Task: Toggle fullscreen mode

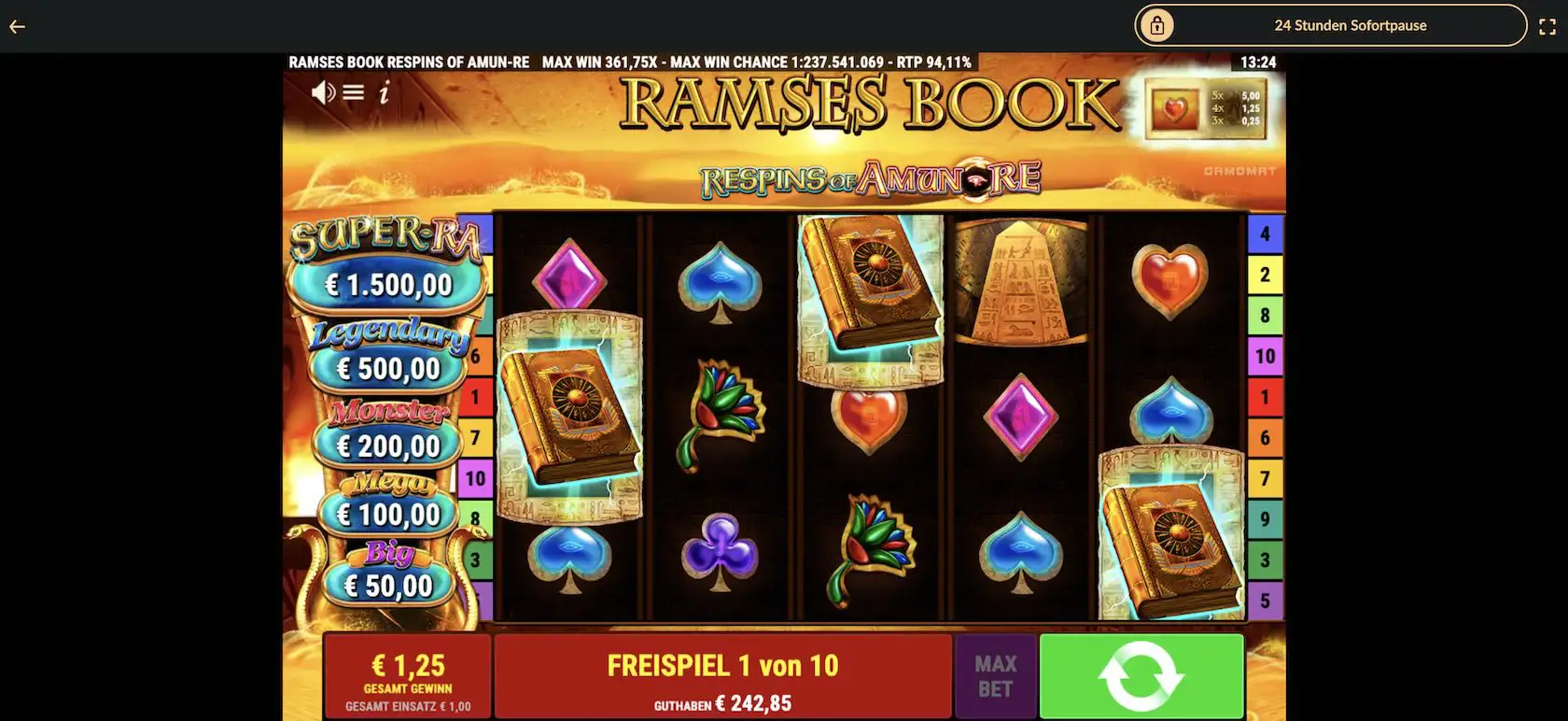Action: point(1547,26)
